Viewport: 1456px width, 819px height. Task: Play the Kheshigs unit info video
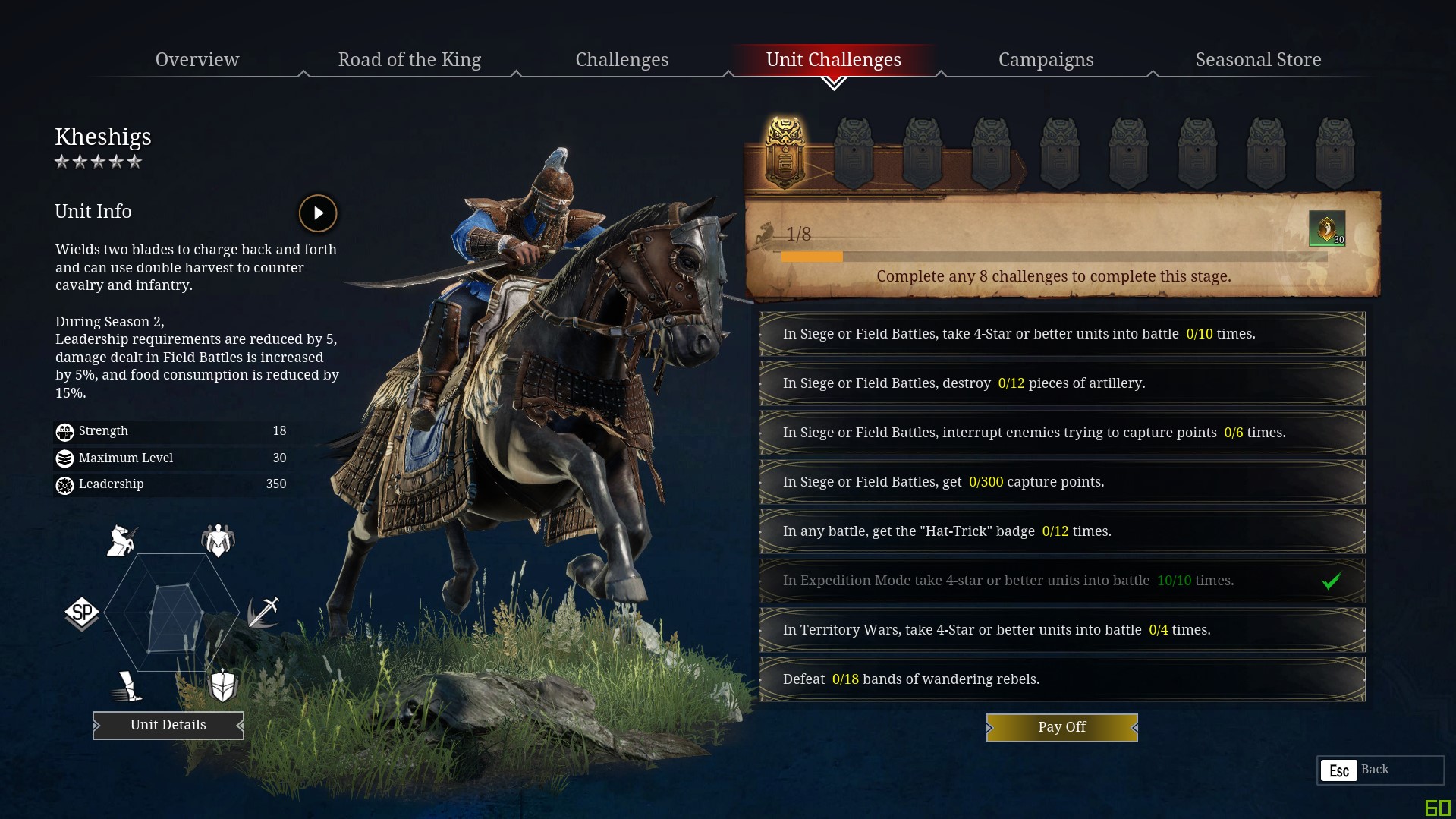click(x=318, y=213)
